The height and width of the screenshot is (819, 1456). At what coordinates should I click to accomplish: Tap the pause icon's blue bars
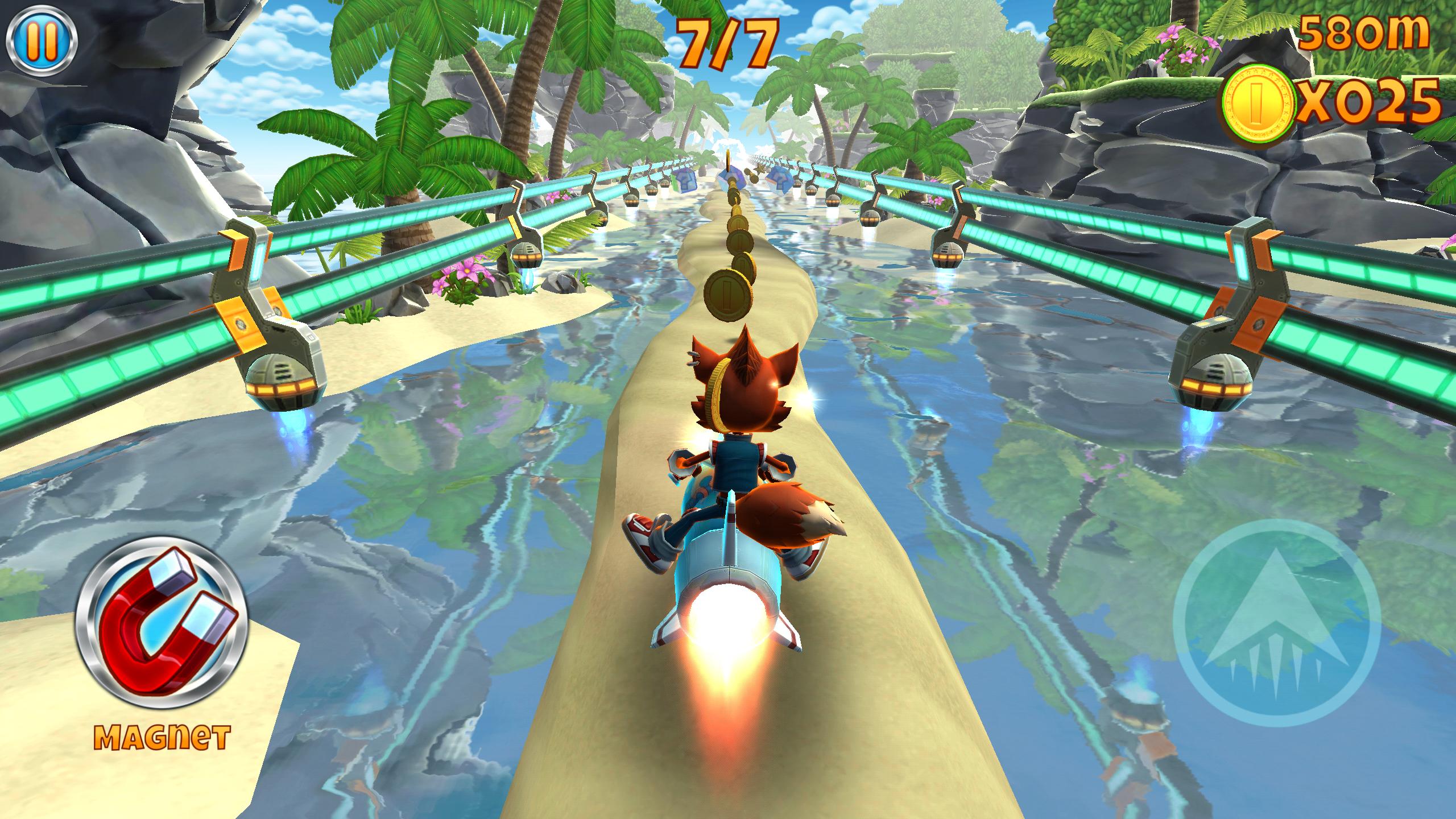(41, 40)
